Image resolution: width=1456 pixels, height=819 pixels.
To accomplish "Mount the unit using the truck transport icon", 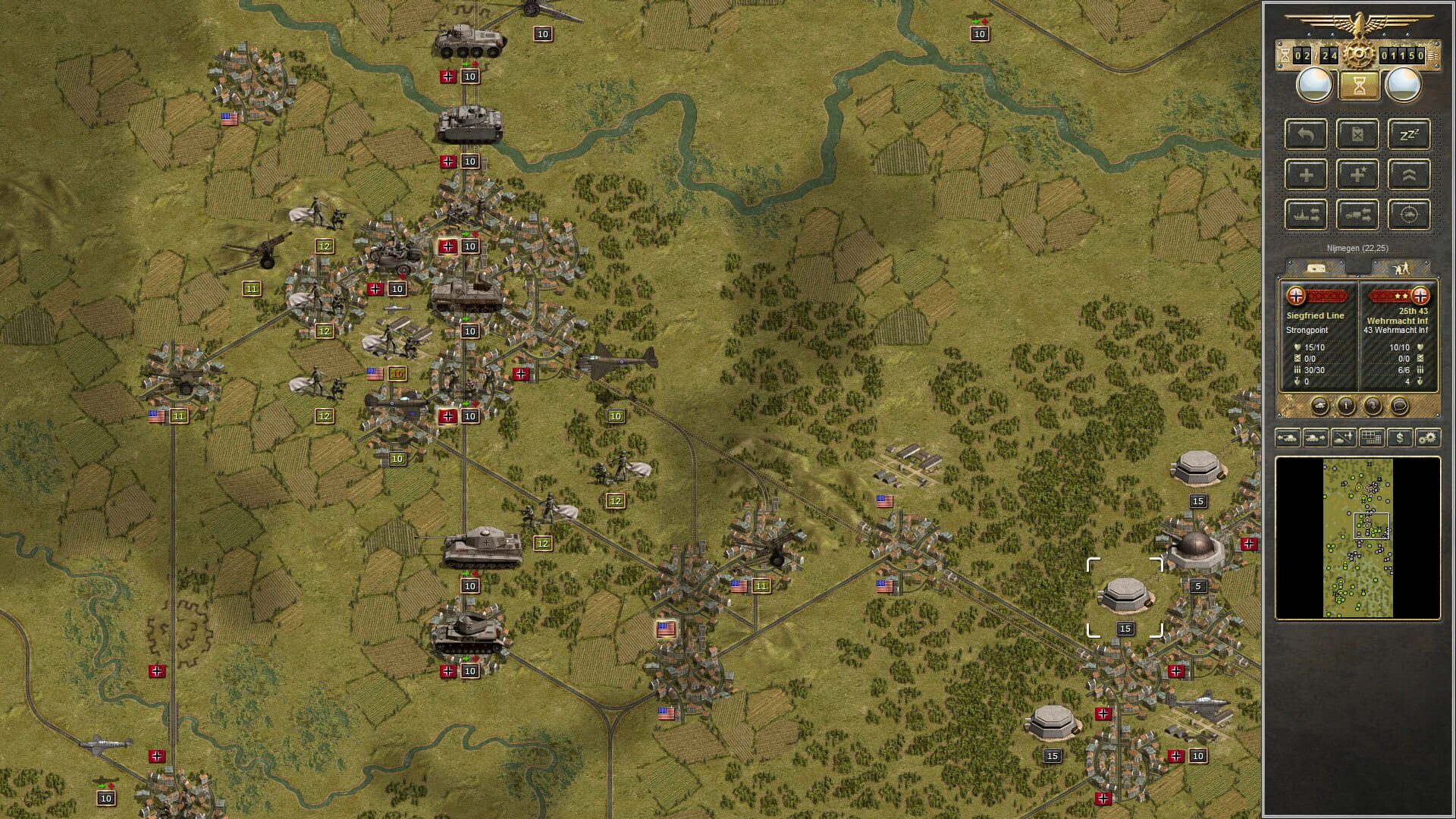I will coord(1358,214).
